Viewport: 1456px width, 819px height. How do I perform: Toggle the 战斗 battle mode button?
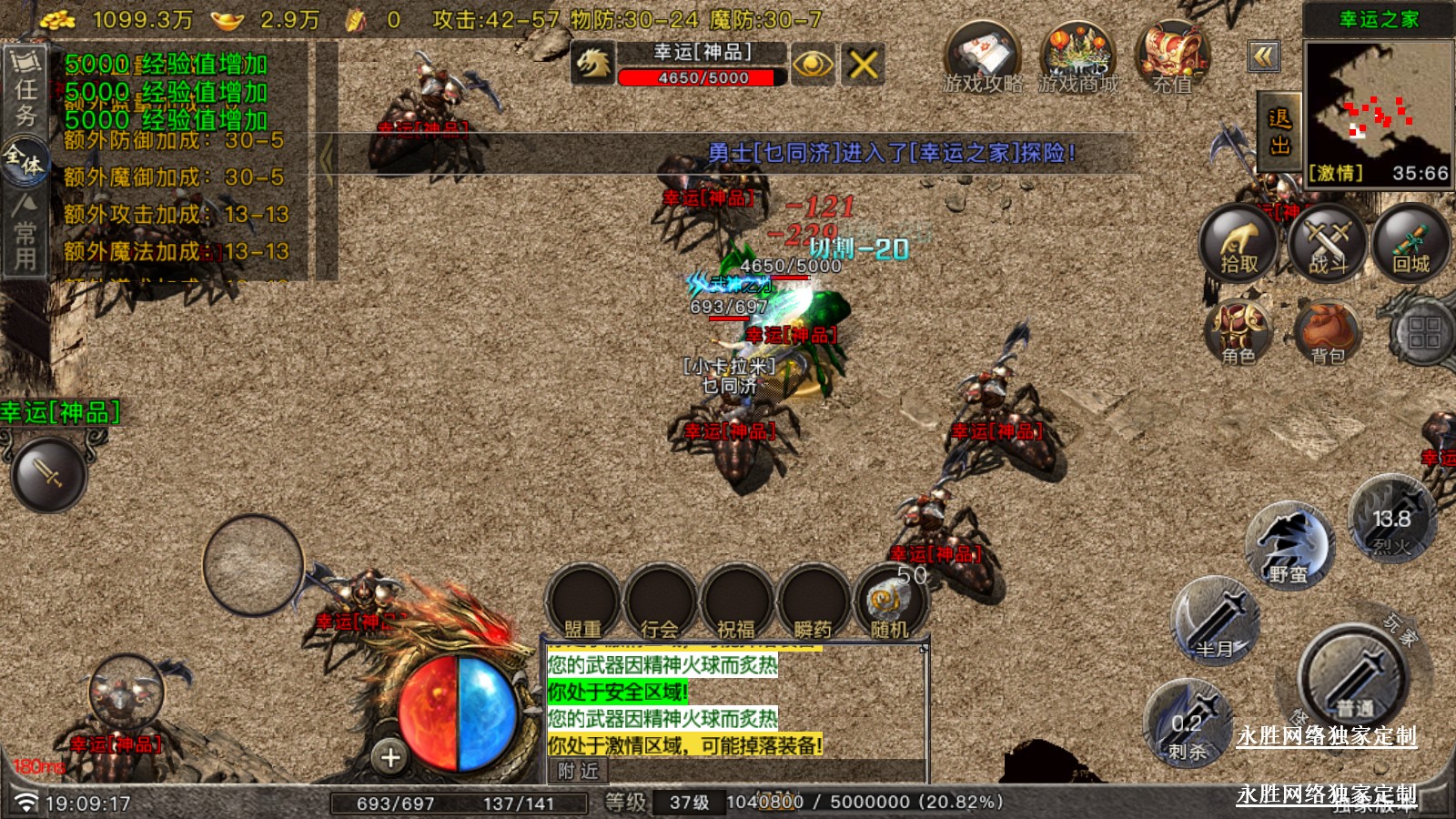(1328, 243)
